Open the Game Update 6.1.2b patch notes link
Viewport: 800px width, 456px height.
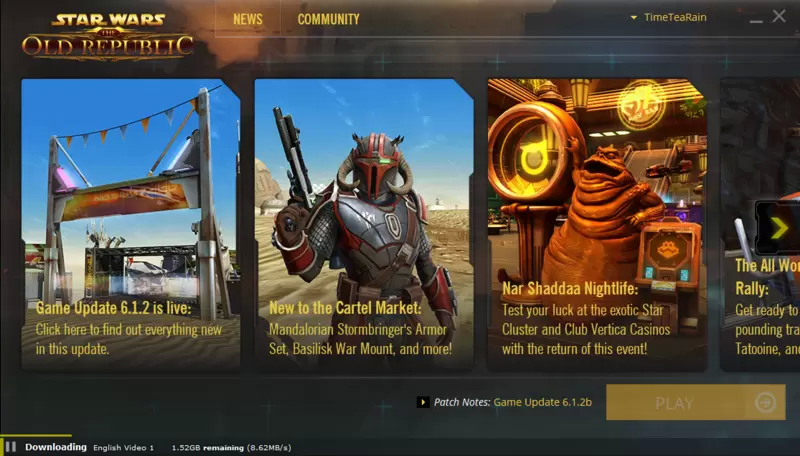click(543, 402)
